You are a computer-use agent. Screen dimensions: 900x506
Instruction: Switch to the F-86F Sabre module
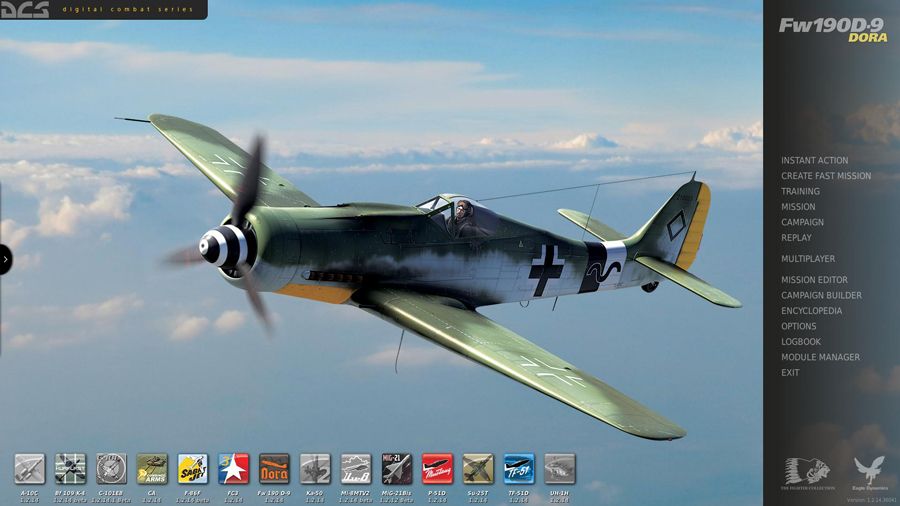tap(192, 468)
